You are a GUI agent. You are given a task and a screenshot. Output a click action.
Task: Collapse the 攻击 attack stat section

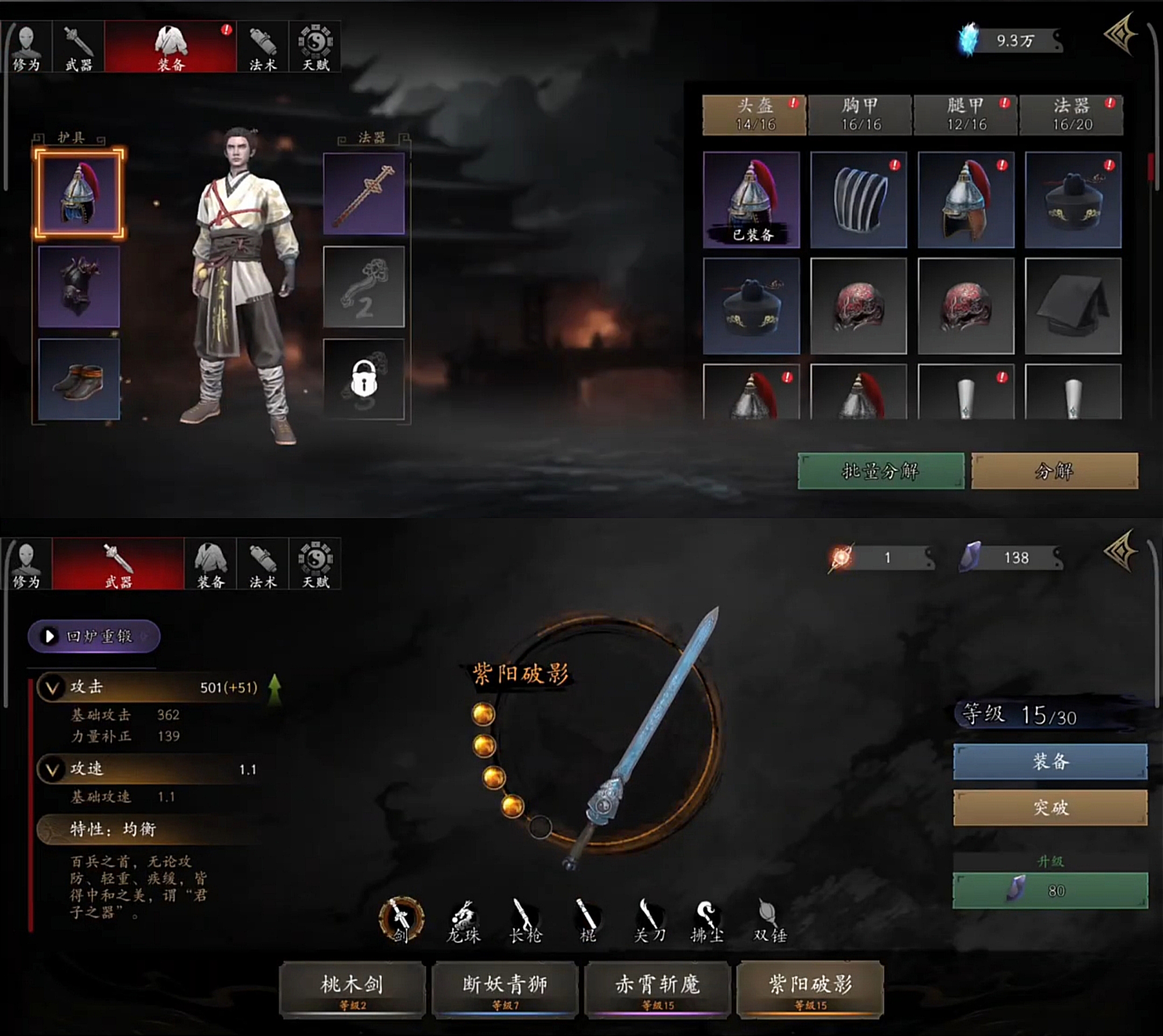coord(52,688)
